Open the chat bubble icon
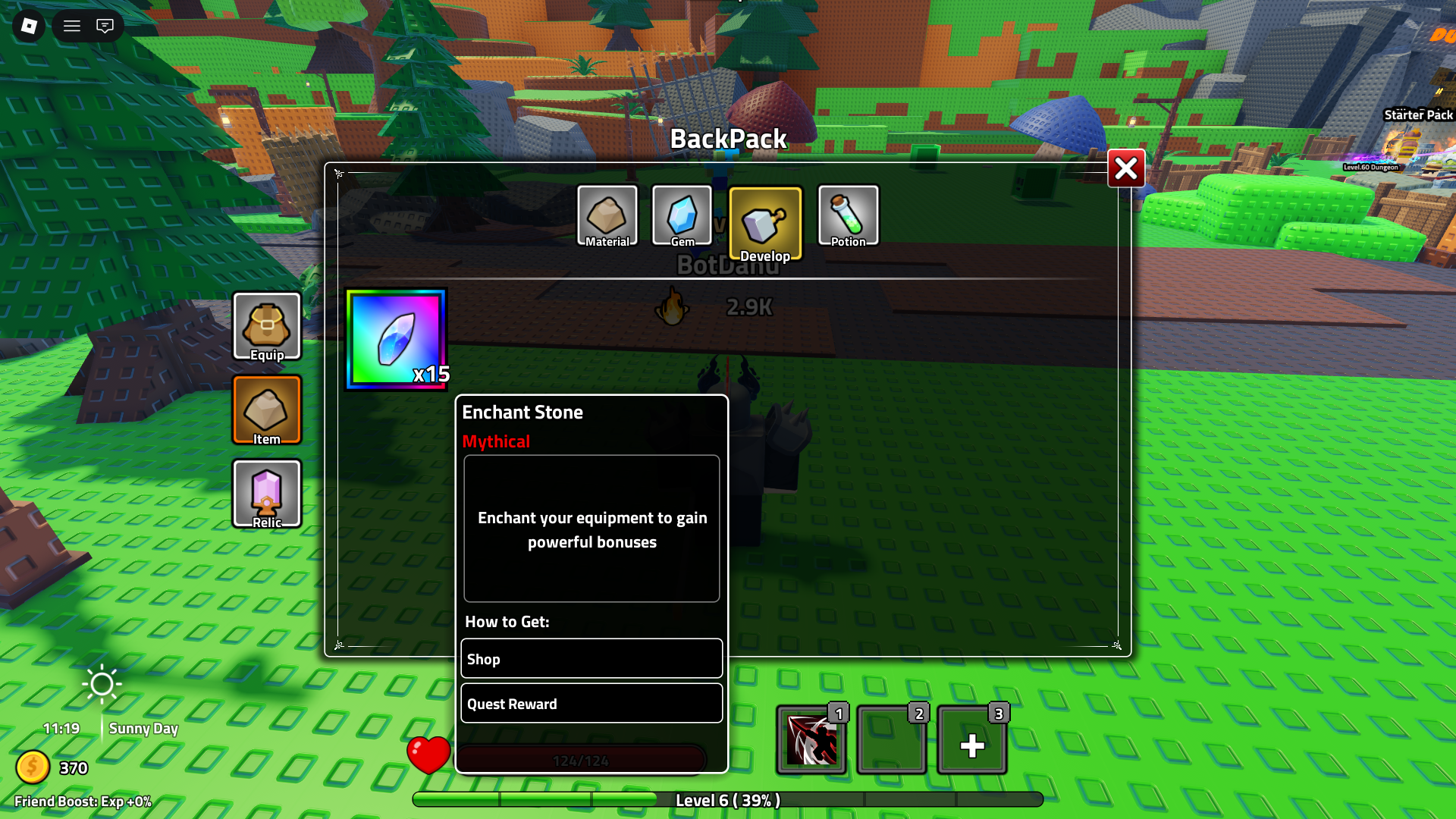Screen dimensions: 1456x819 [x=105, y=26]
